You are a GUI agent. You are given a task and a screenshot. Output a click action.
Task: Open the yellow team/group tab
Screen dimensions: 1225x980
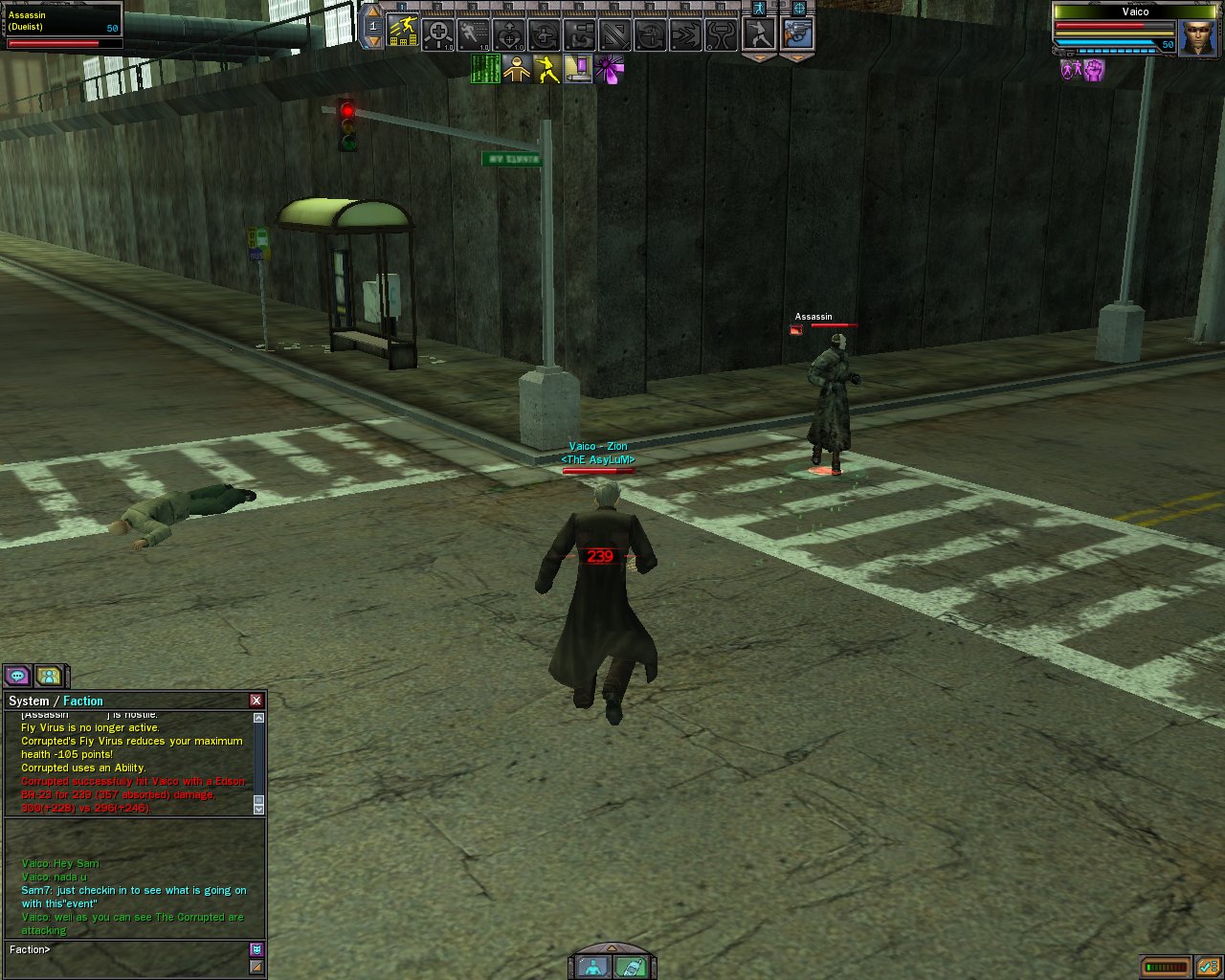coord(49,677)
